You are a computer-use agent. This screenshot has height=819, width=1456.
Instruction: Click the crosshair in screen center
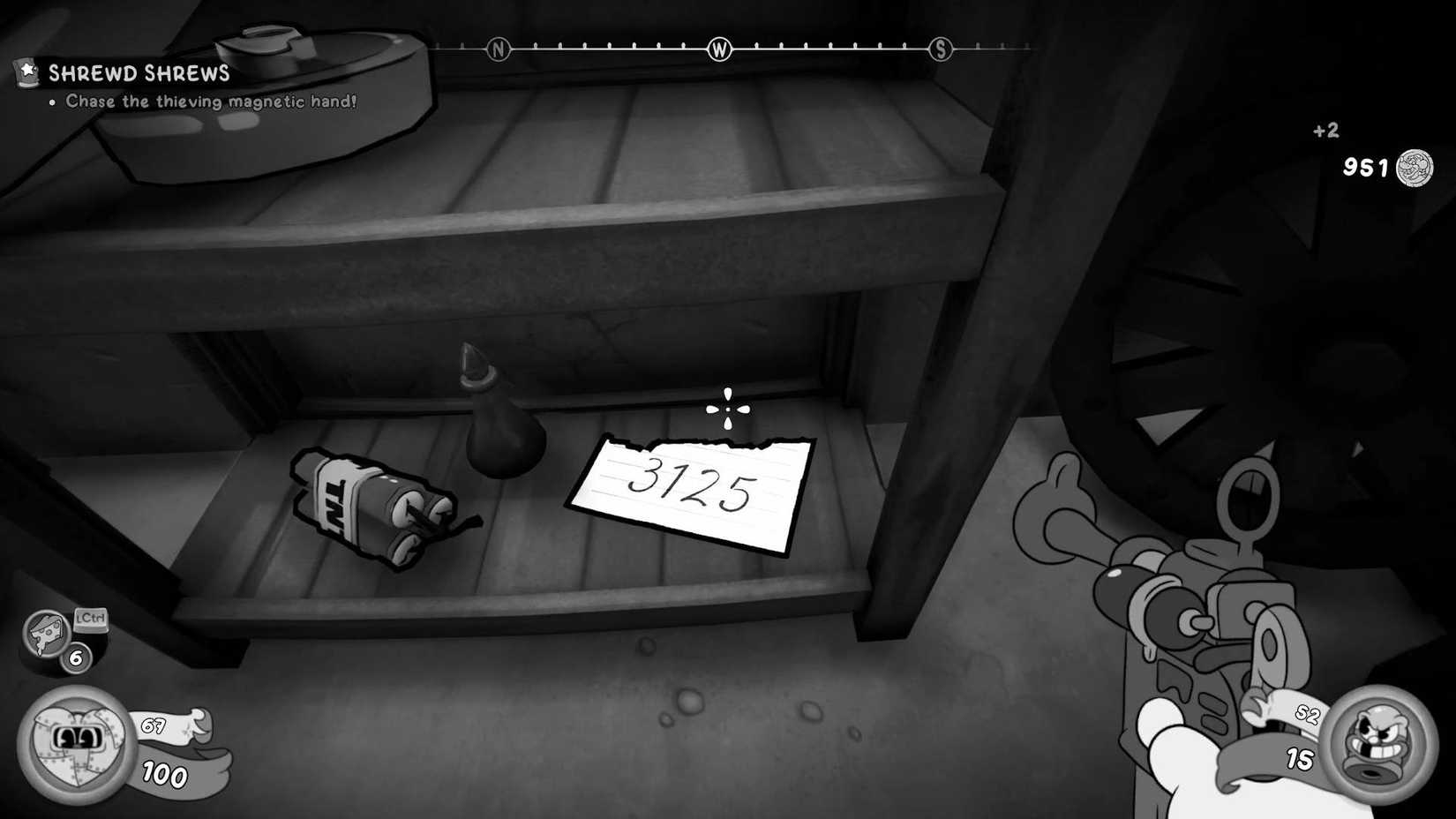click(727, 407)
